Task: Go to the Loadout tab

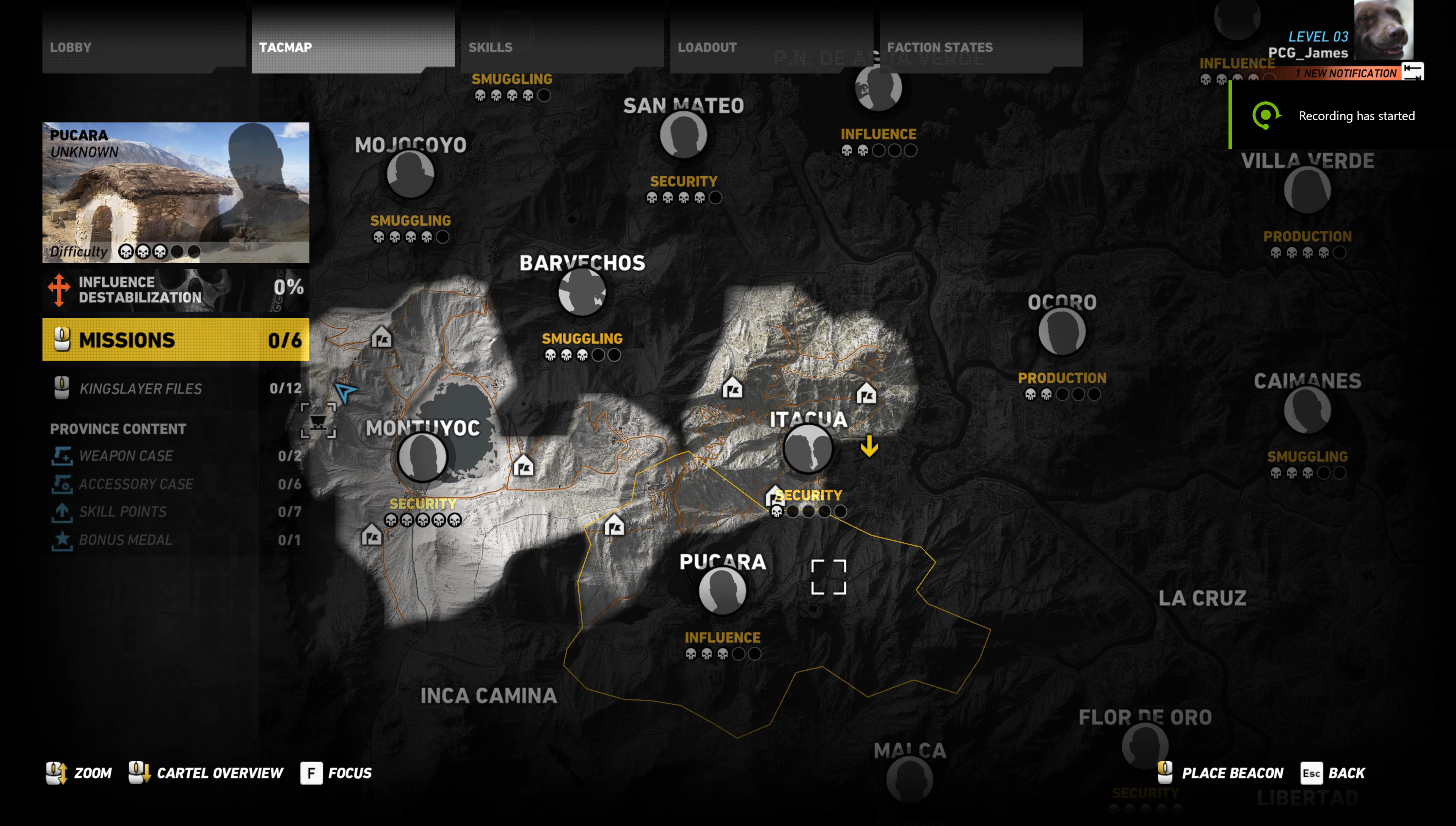Action: (x=771, y=47)
